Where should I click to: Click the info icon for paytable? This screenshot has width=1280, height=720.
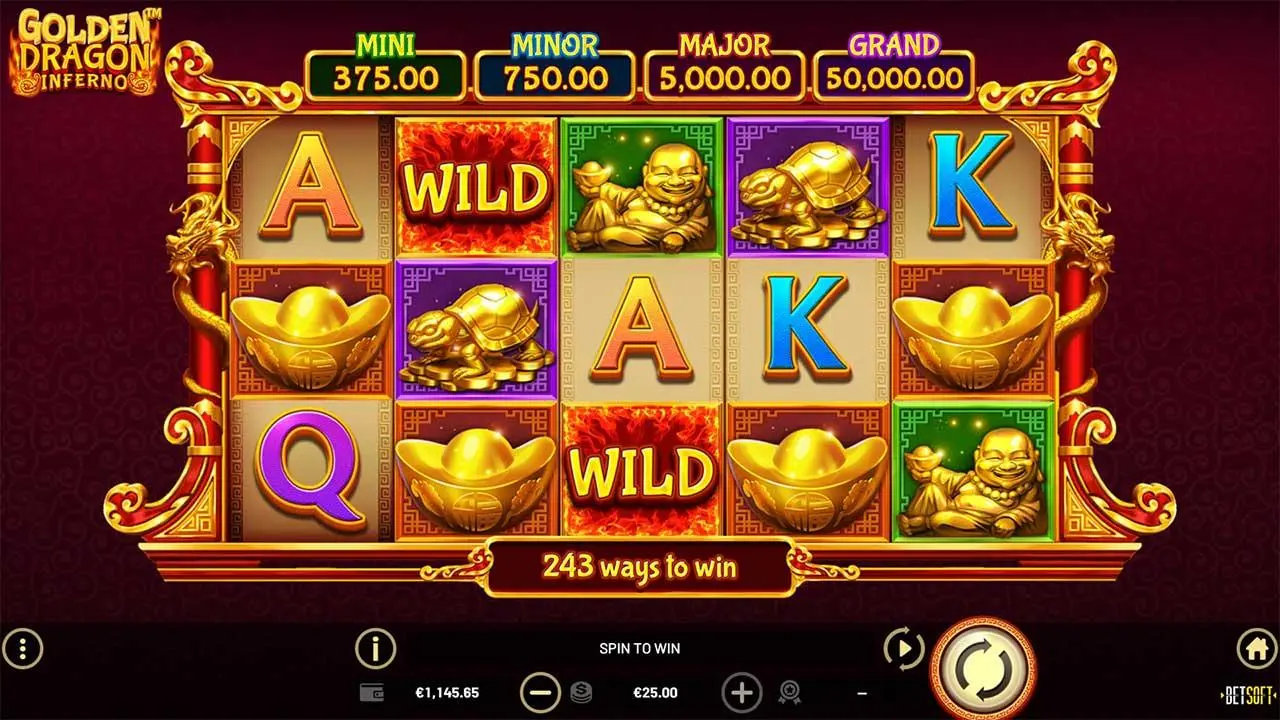(373, 649)
